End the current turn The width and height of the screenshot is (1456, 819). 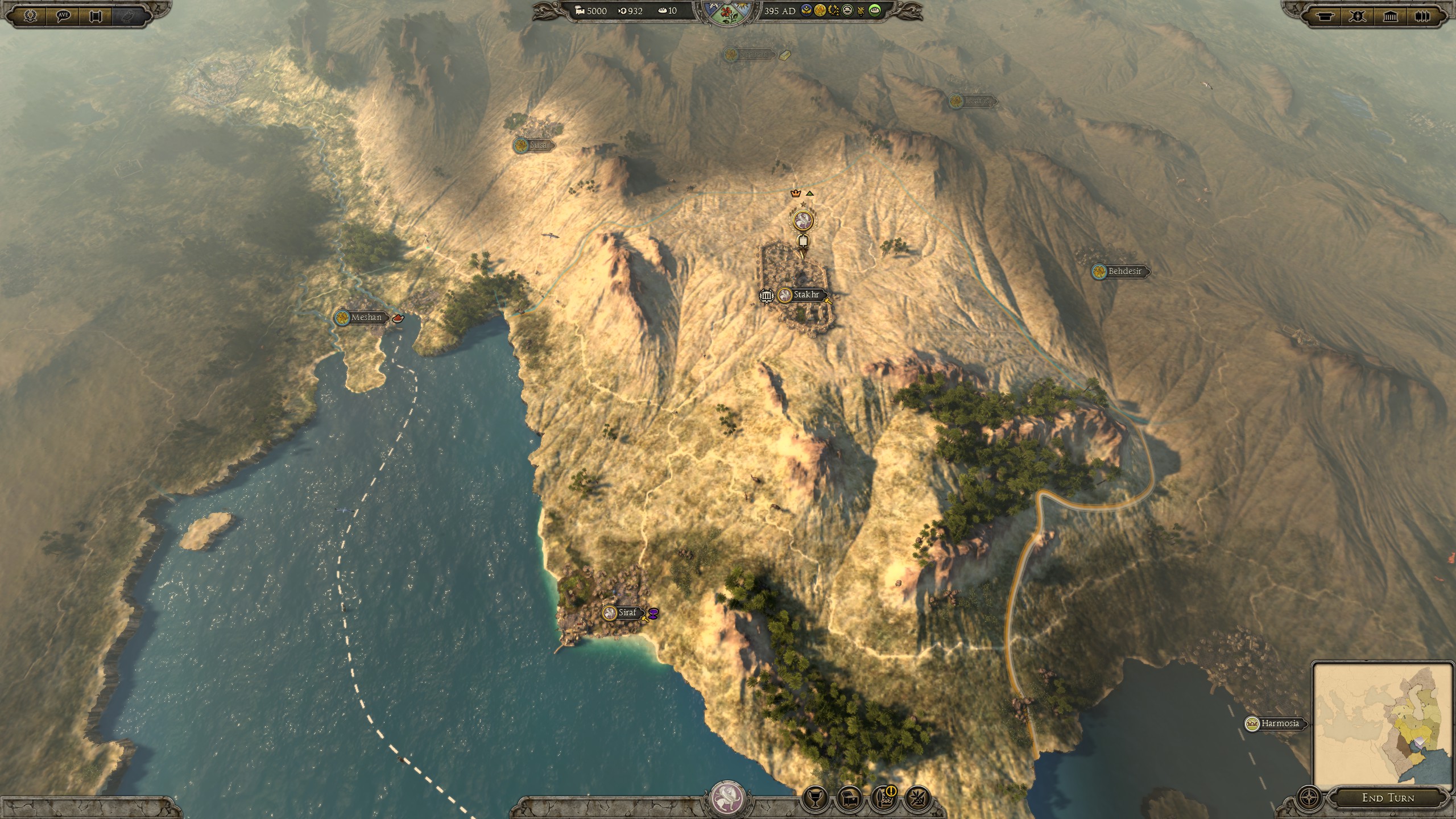1388,798
